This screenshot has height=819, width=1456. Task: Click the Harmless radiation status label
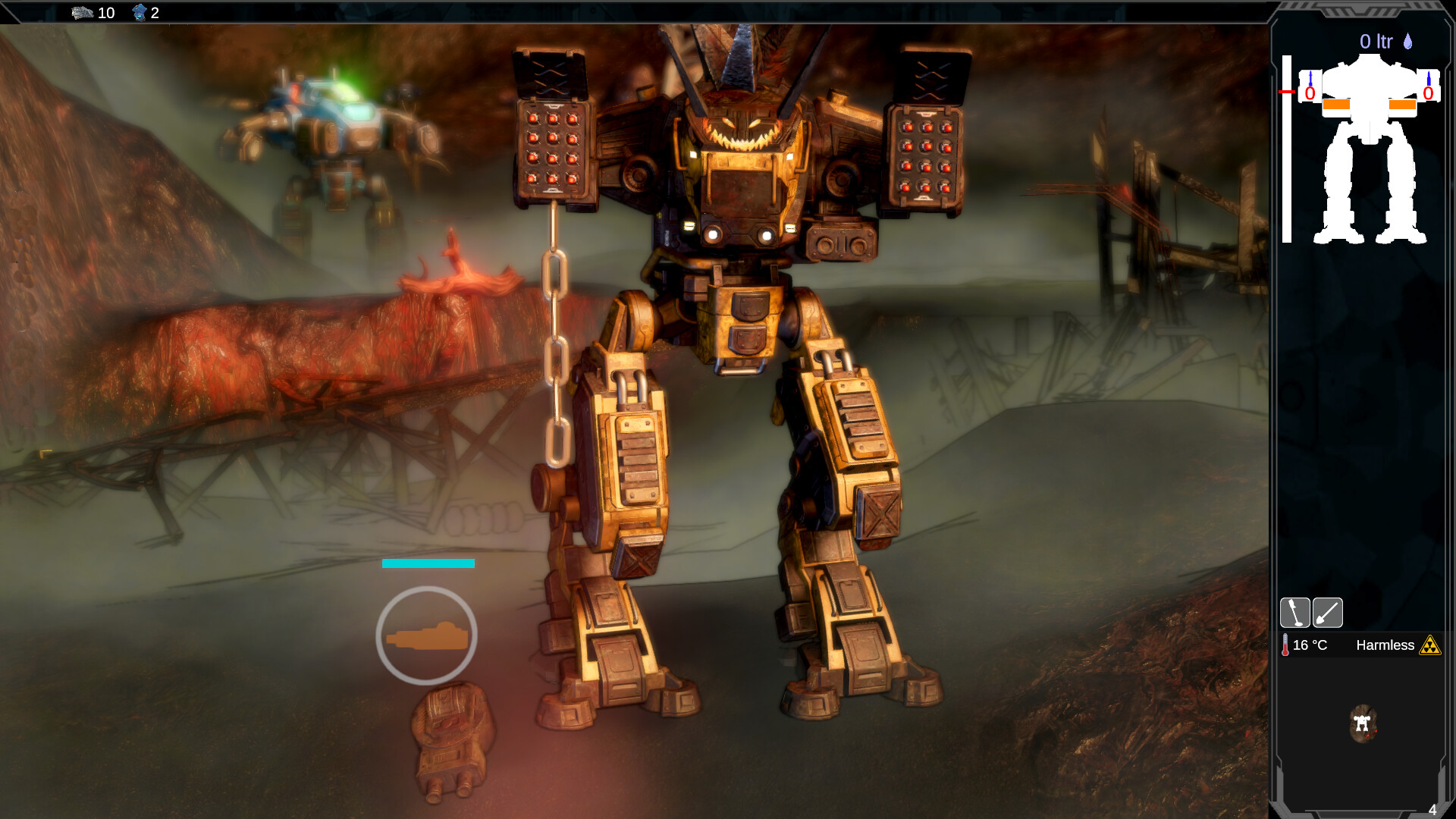coord(1386,645)
